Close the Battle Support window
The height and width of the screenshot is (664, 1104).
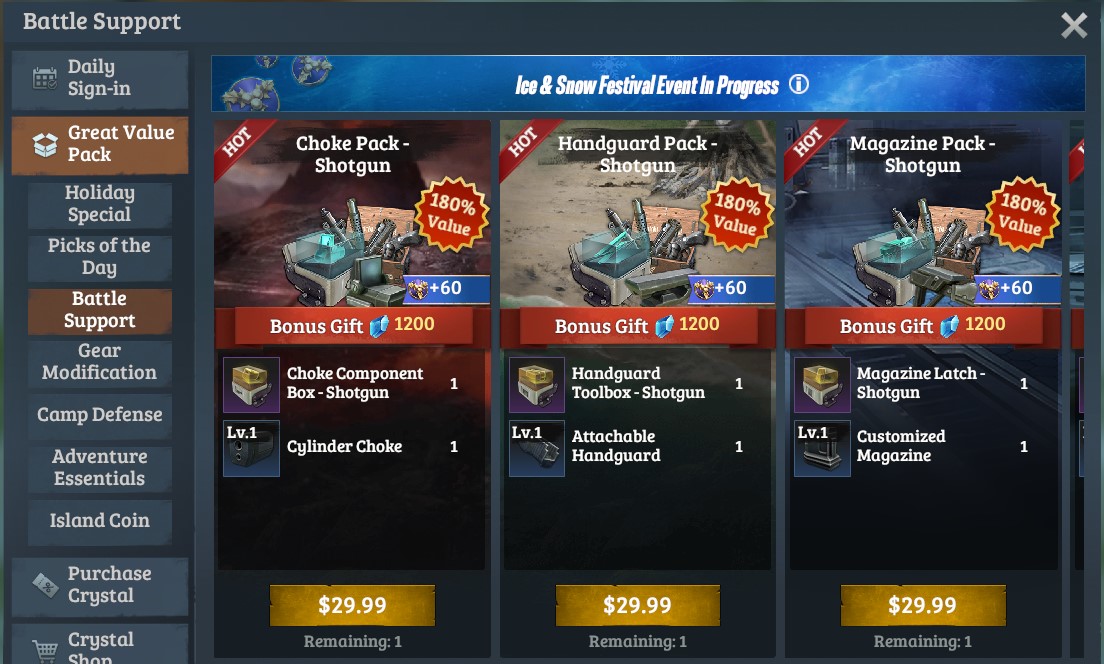tap(1073, 25)
